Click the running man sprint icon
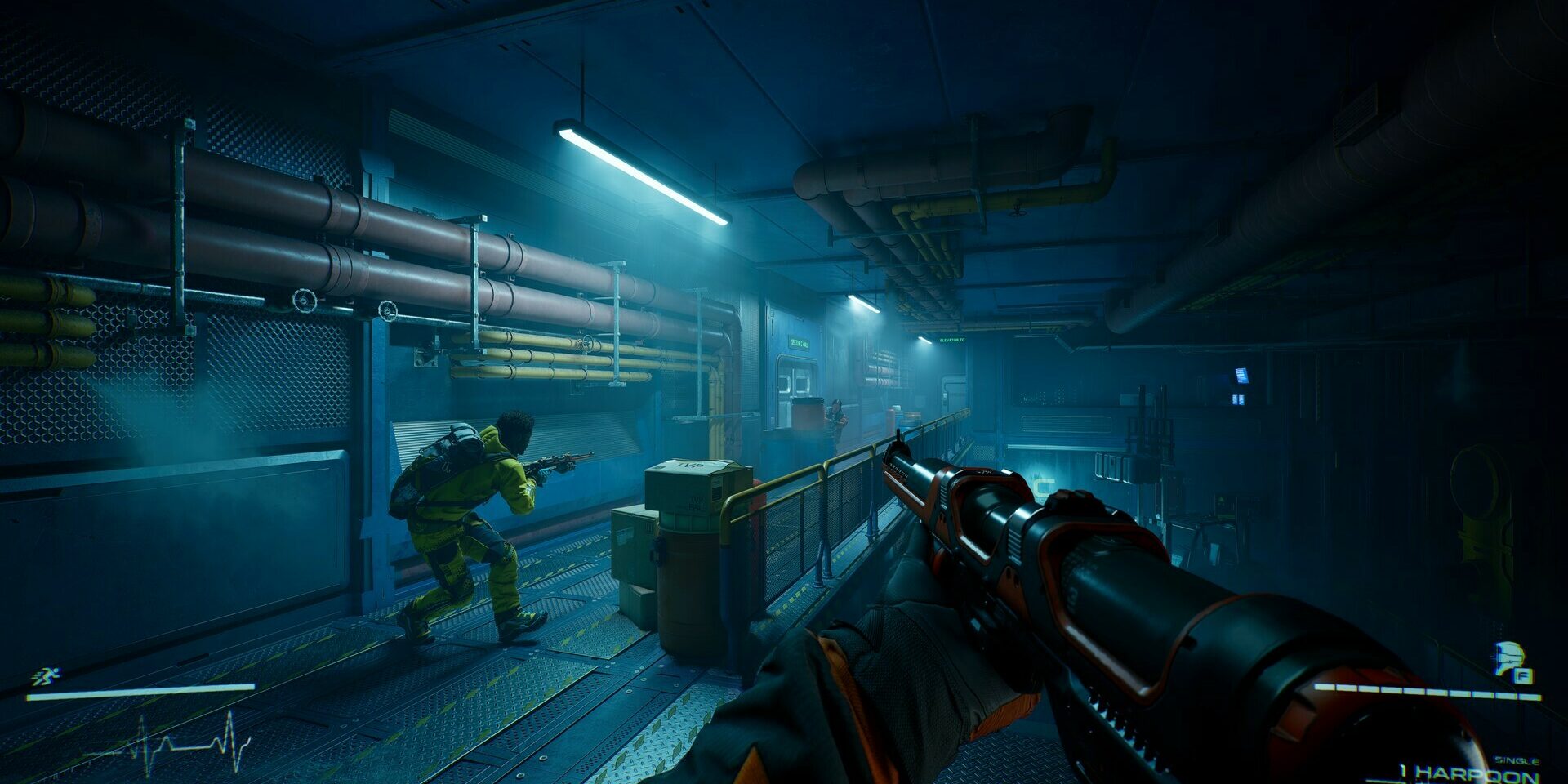 point(45,675)
